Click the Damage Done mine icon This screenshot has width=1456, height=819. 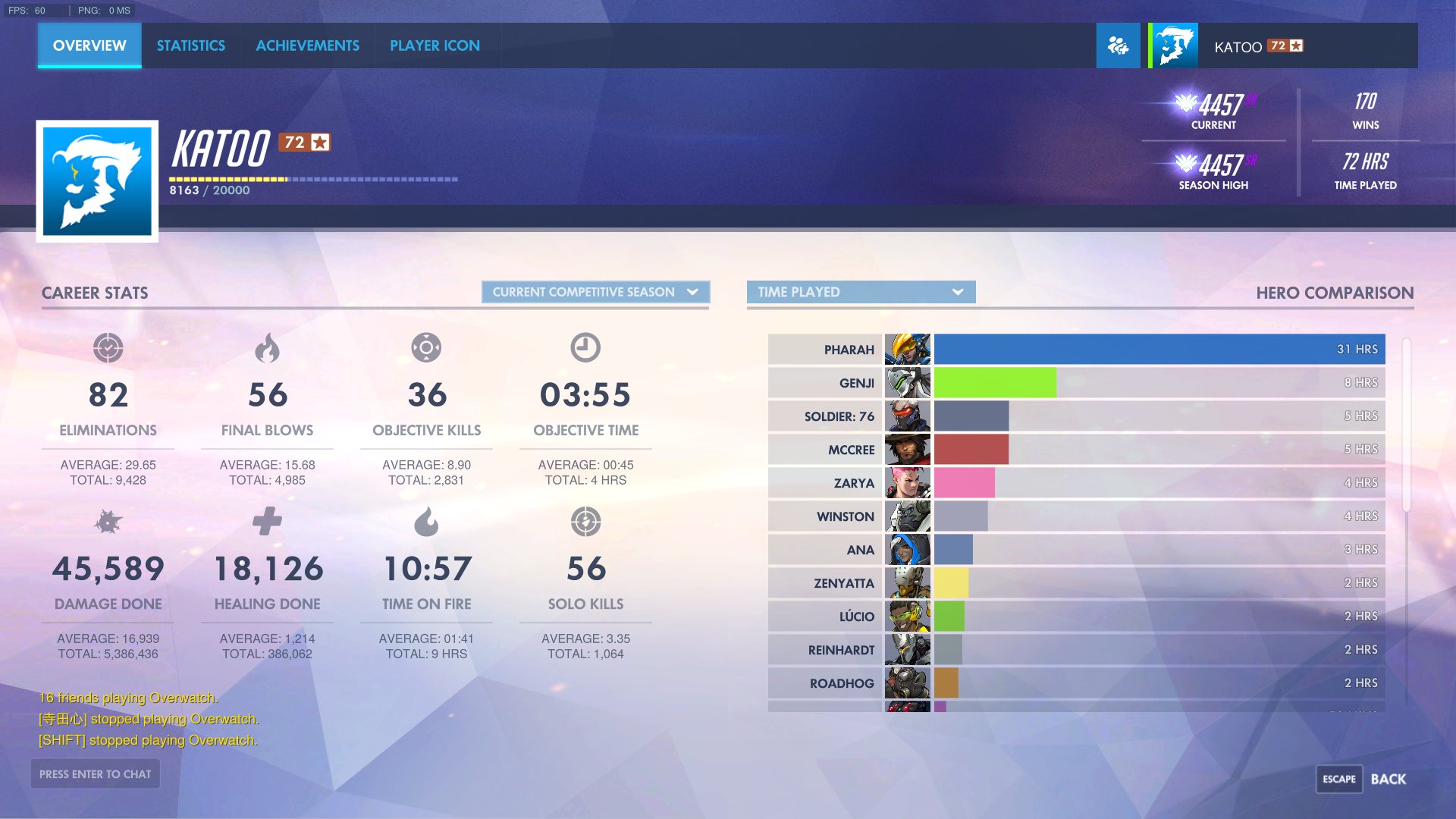[109, 522]
